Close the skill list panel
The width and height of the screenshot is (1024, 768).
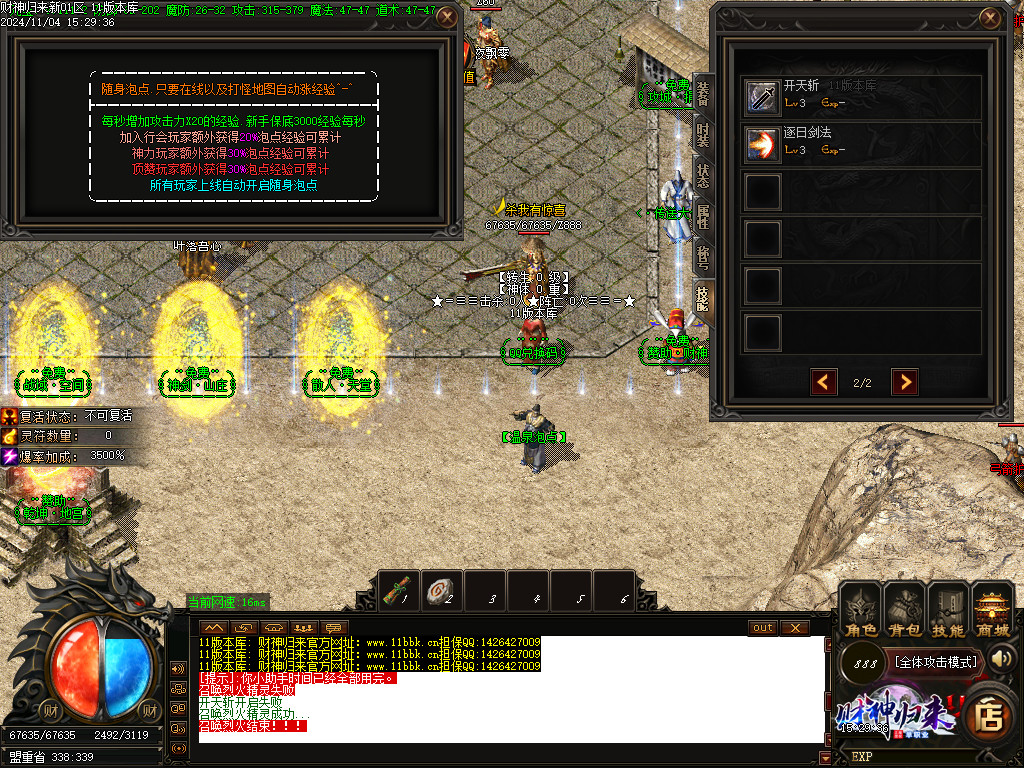pyautogui.click(x=990, y=18)
